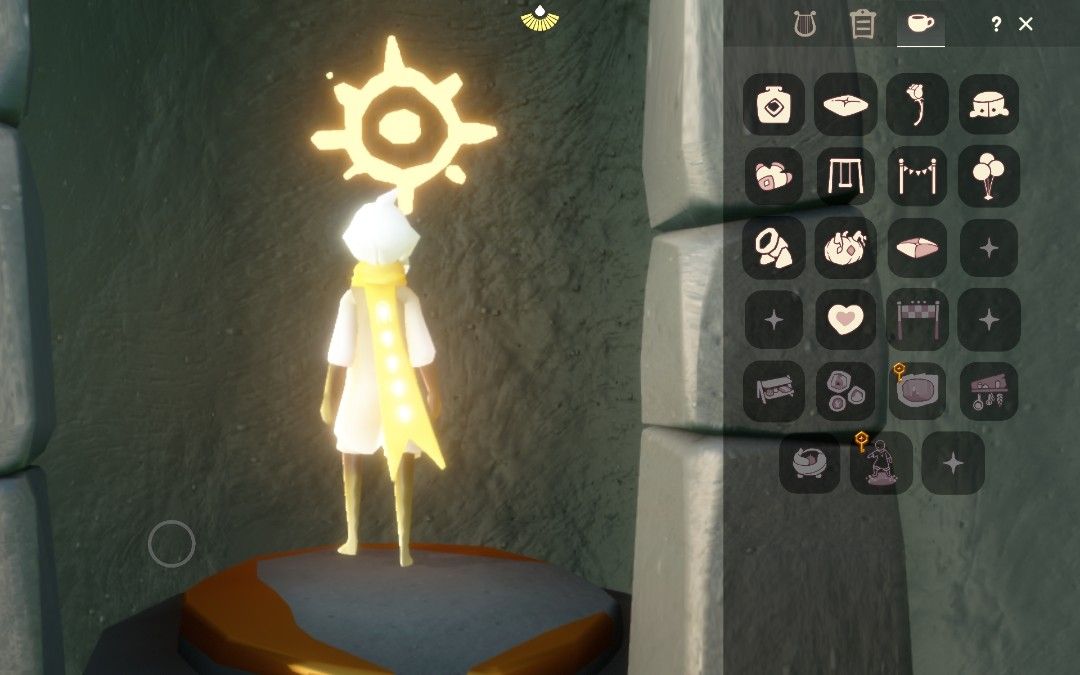Choose the locked pond prop with key
This screenshot has height=675, width=1080.
[917, 391]
